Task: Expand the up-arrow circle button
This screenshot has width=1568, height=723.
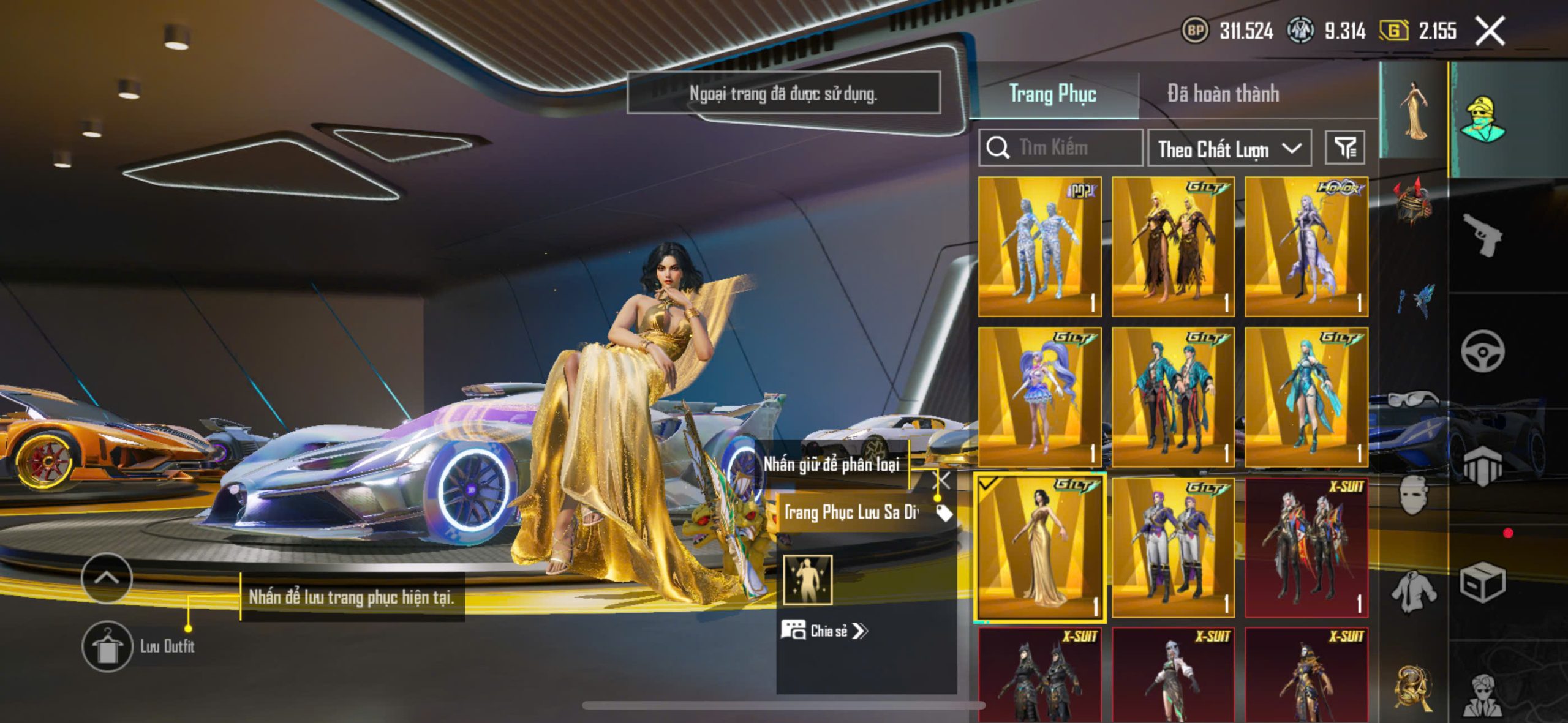Action: coord(107,578)
